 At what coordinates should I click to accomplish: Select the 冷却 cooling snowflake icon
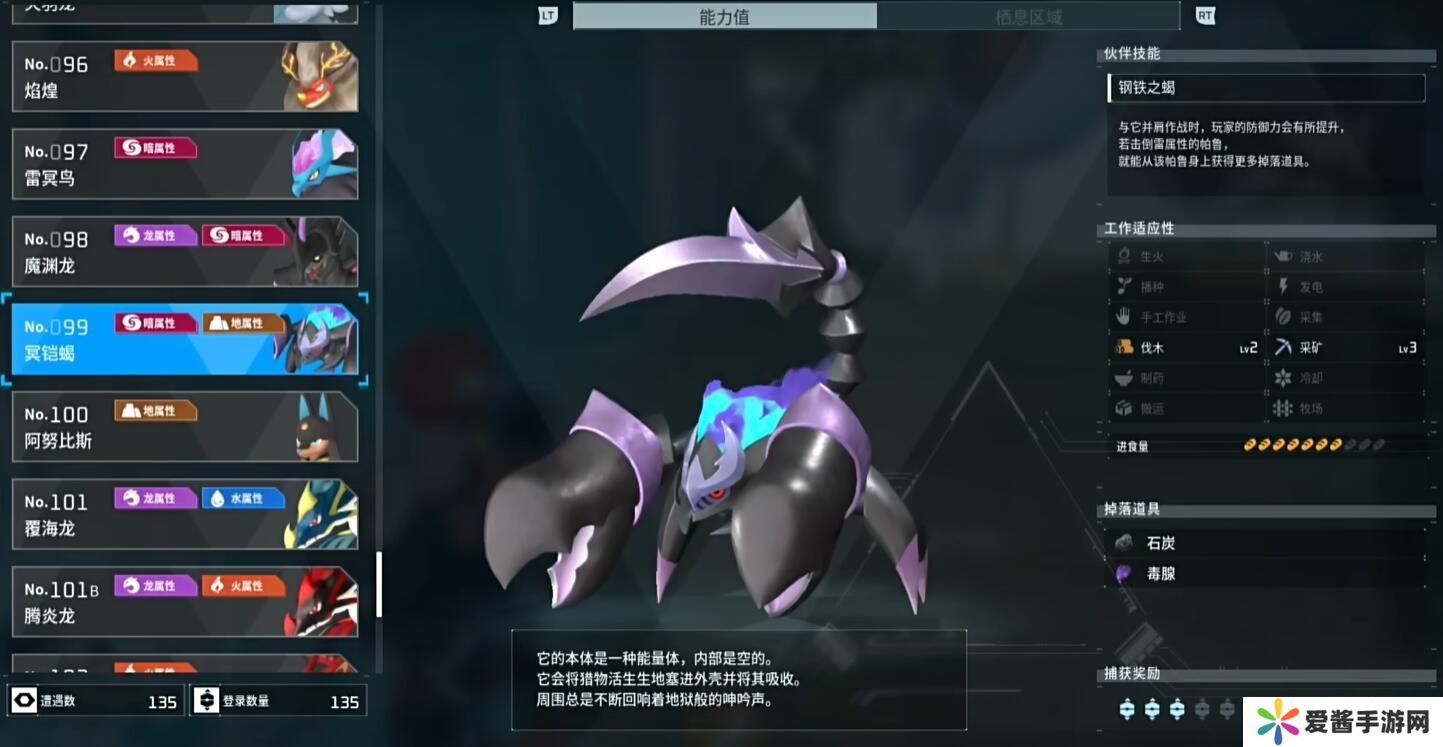tap(1283, 377)
